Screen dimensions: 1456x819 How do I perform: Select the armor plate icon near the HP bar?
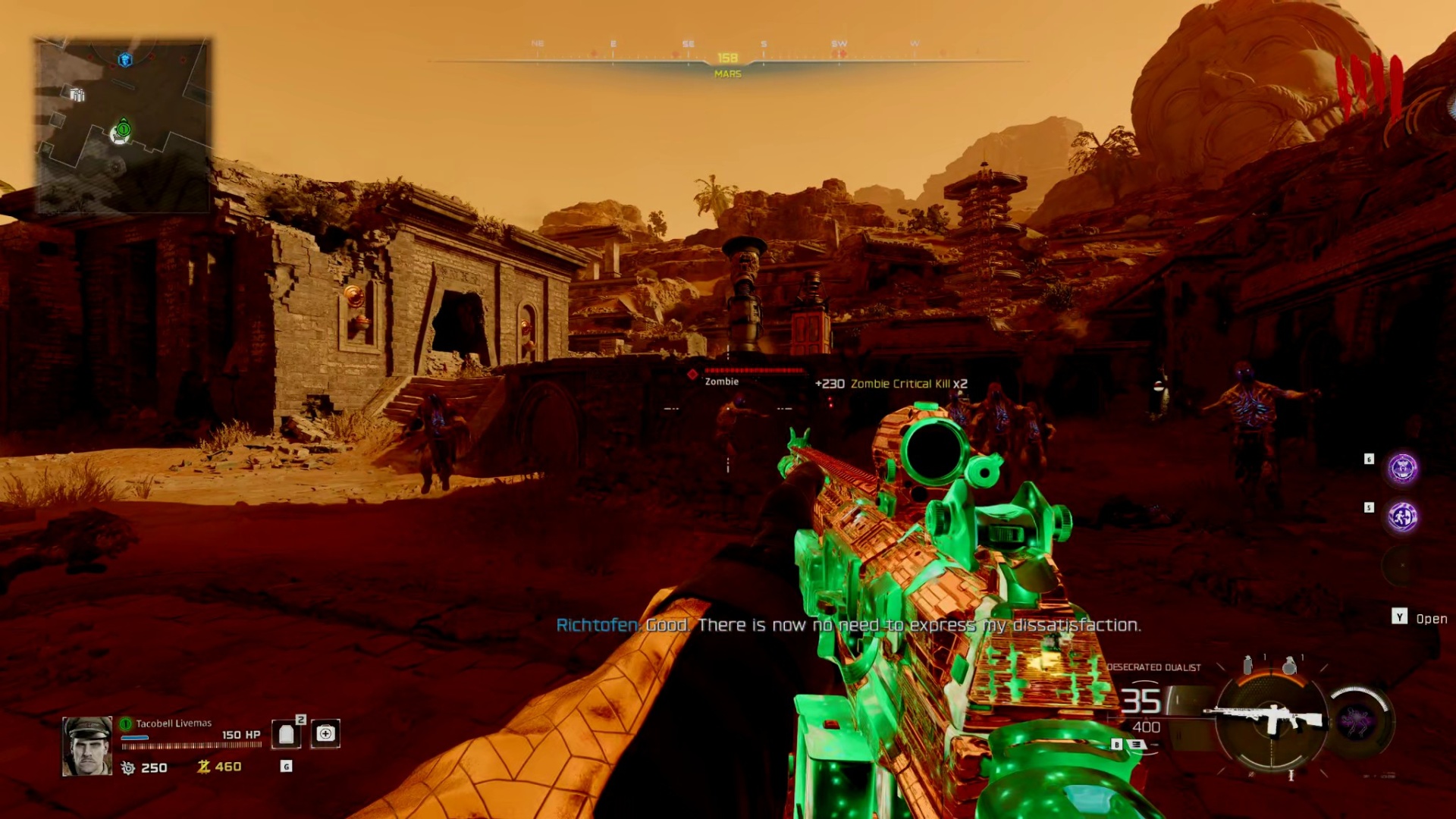(x=287, y=735)
